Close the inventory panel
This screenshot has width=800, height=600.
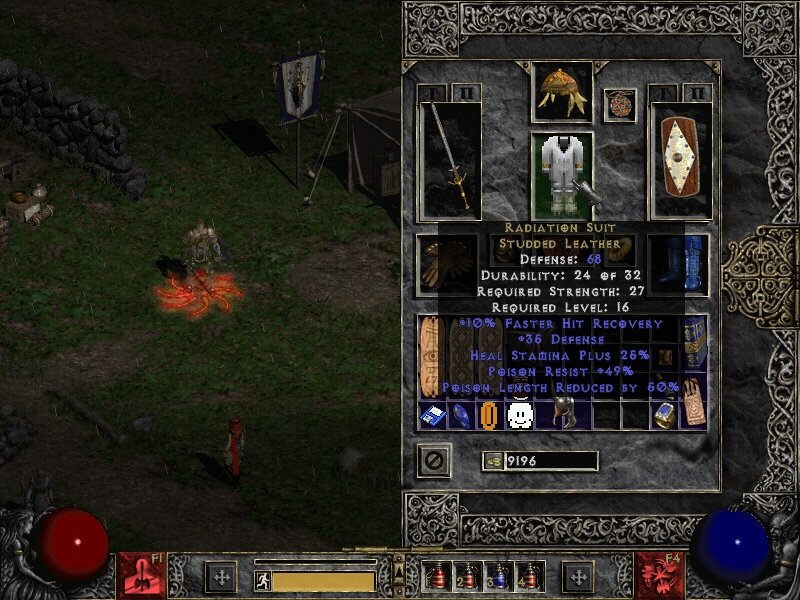[x=434, y=460]
